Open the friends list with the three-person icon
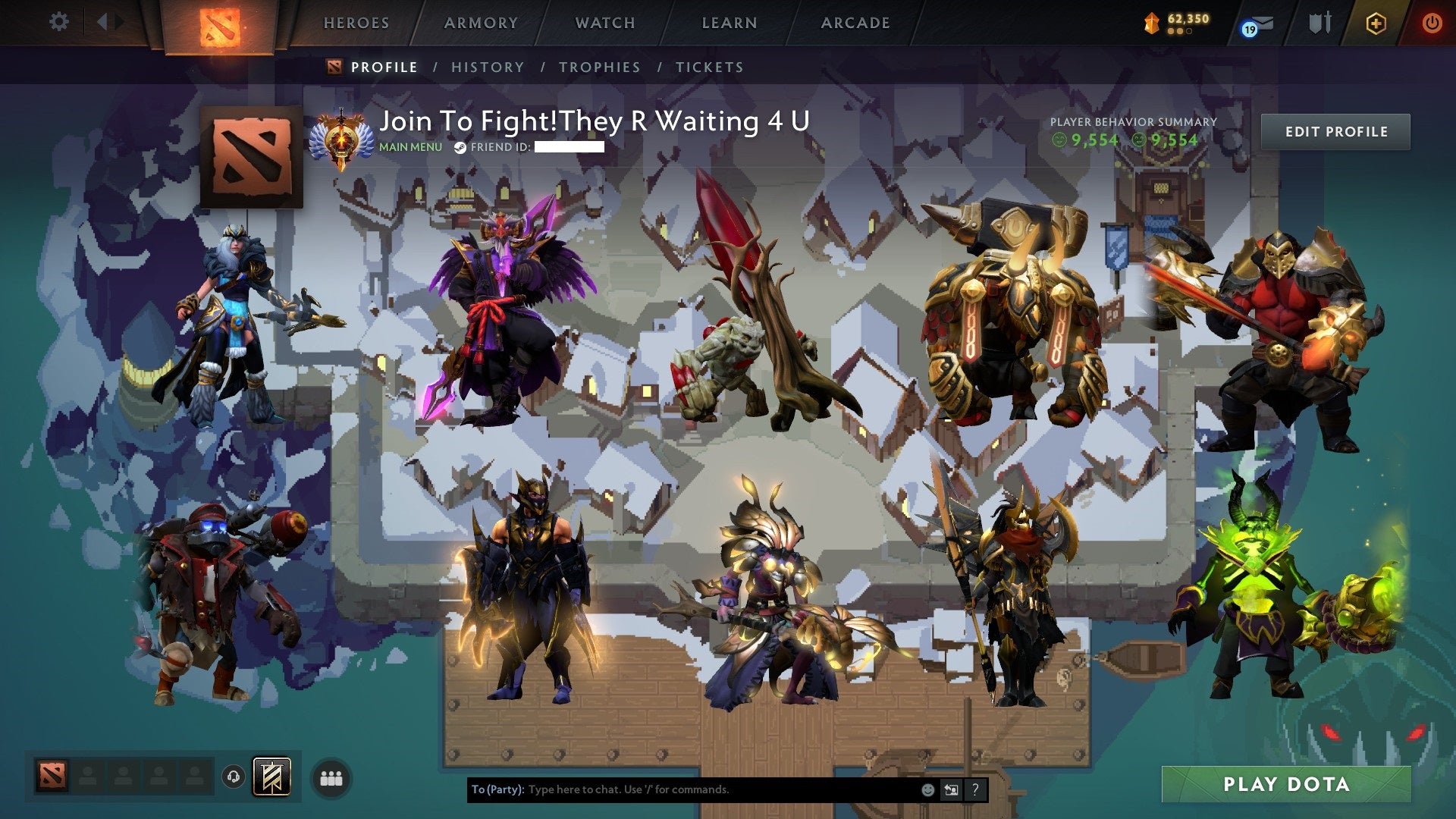 [331, 776]
